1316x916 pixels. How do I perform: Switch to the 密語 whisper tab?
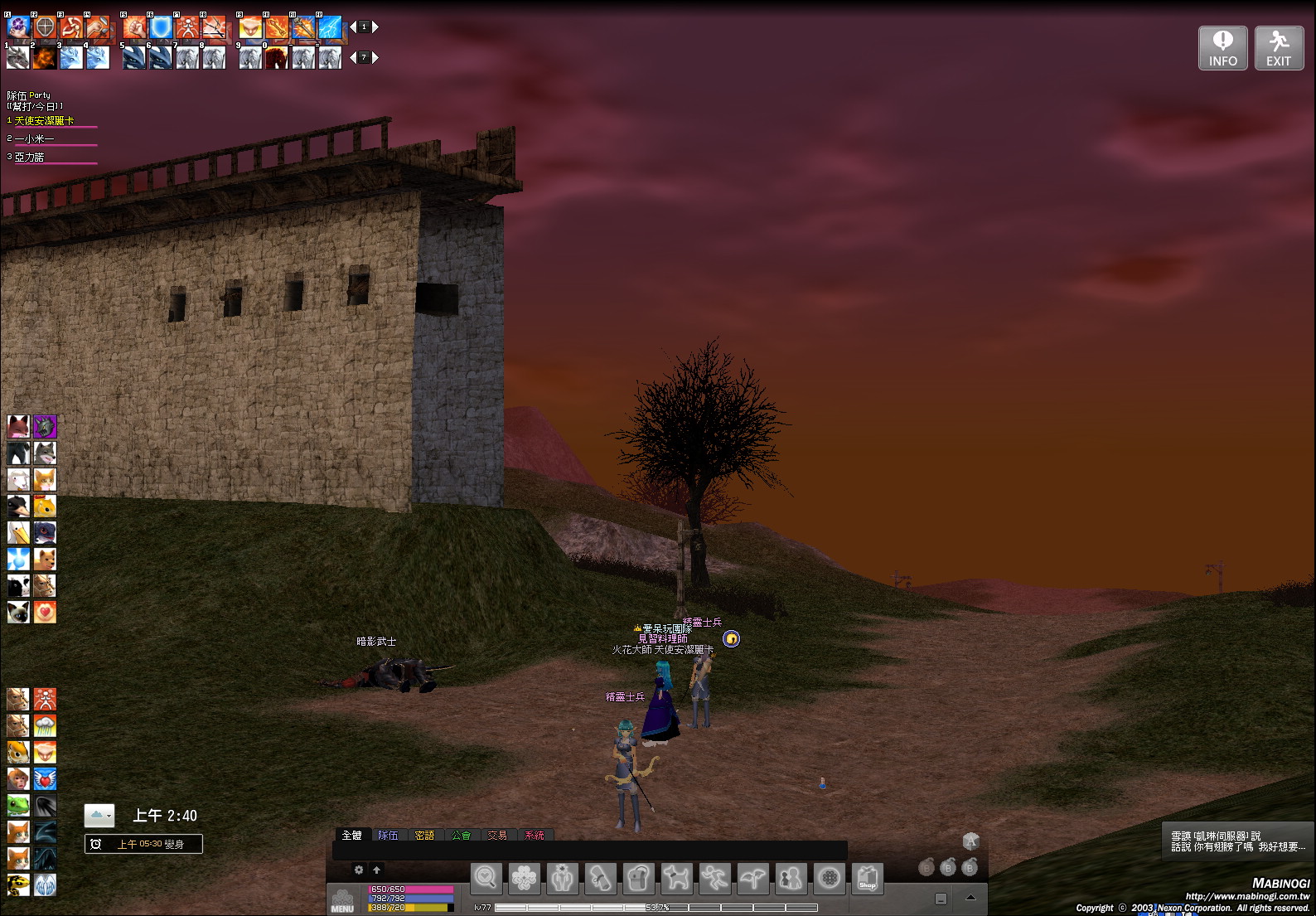[x=424, y=835]
